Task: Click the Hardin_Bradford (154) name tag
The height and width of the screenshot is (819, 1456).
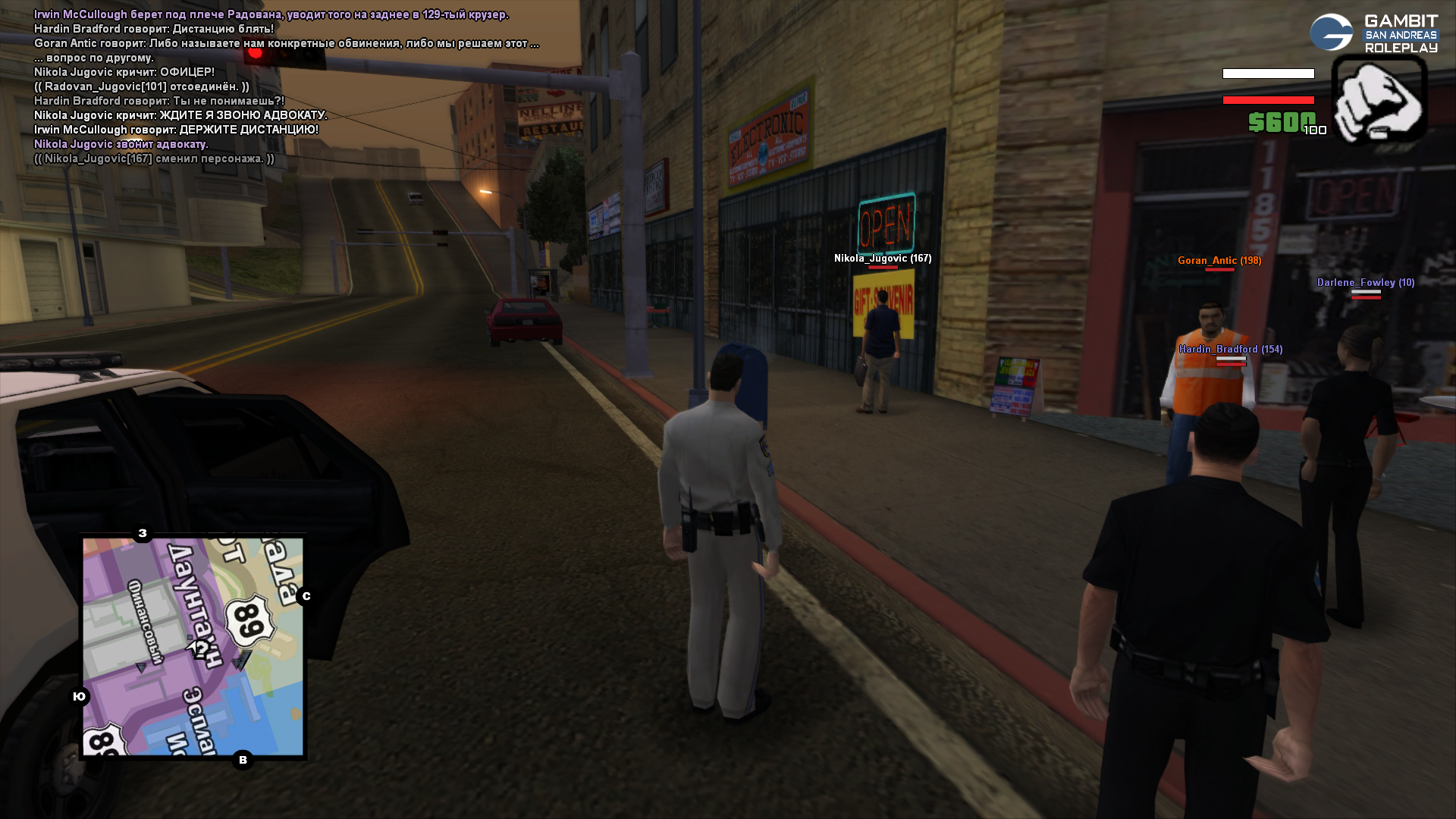Action: click(1230, 350)
